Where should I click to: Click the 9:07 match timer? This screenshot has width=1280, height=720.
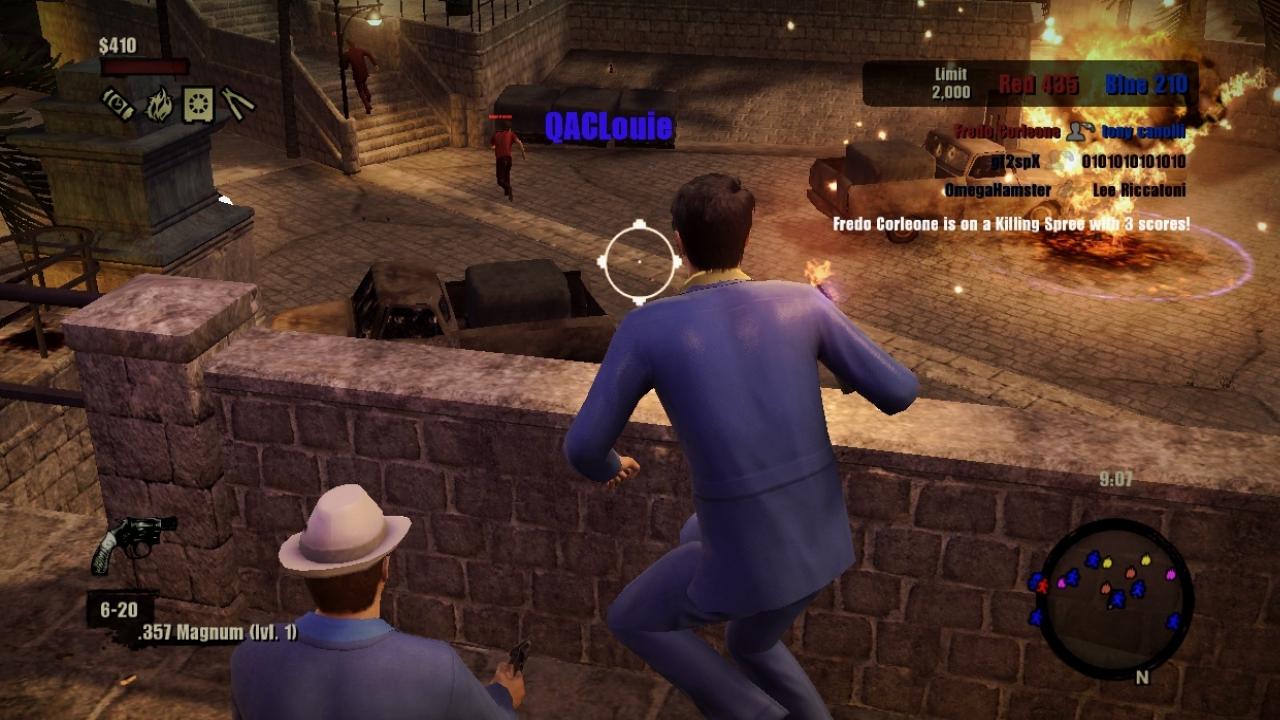click(1113, 480)
